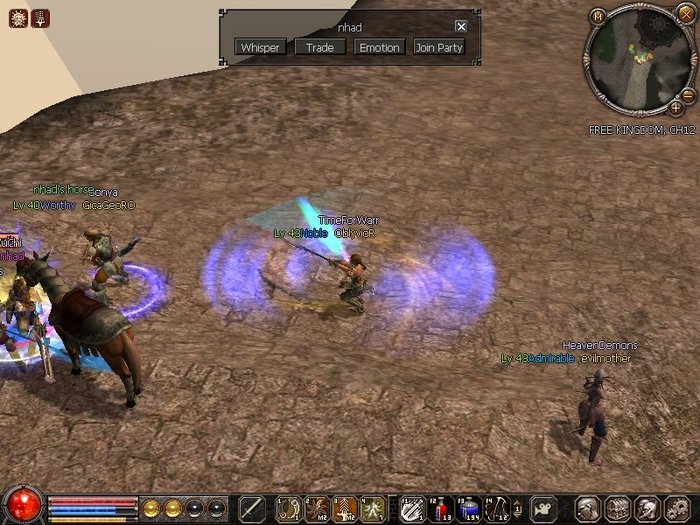Select the blue potion quickslot

click(x=468, y=508)
